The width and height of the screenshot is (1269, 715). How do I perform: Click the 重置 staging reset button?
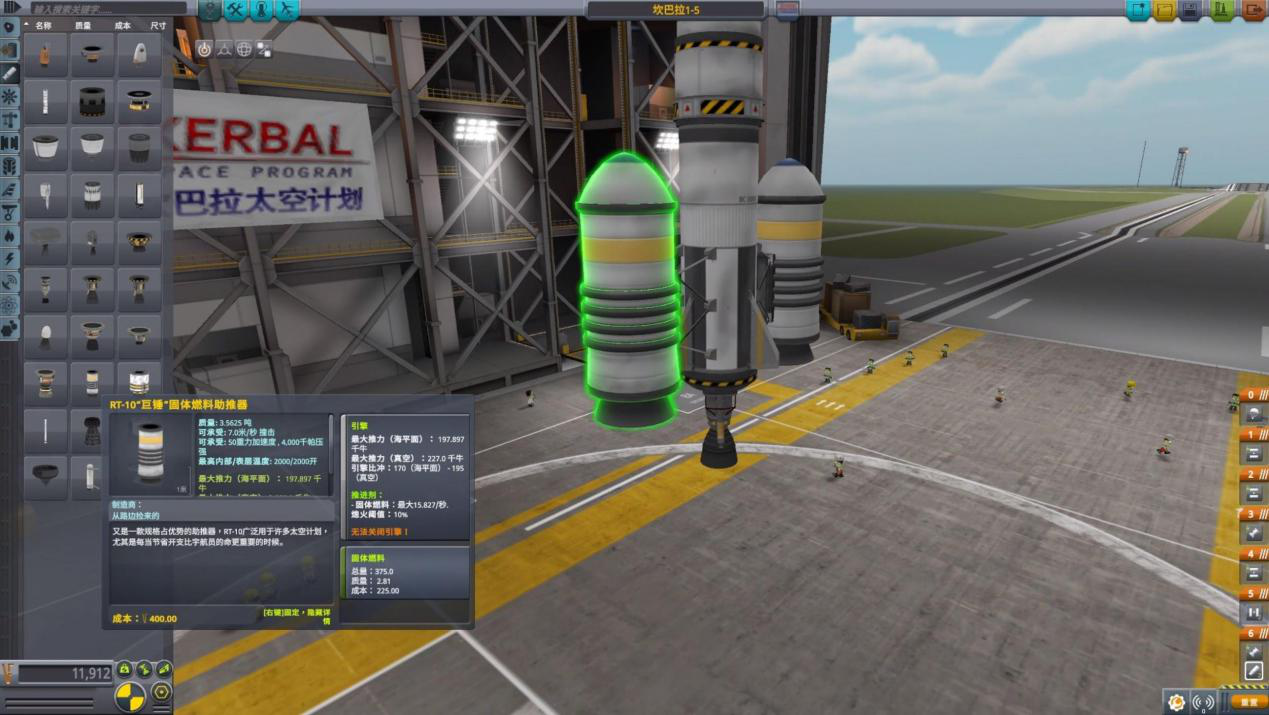pyautogui.click(x=1247, y=702)
